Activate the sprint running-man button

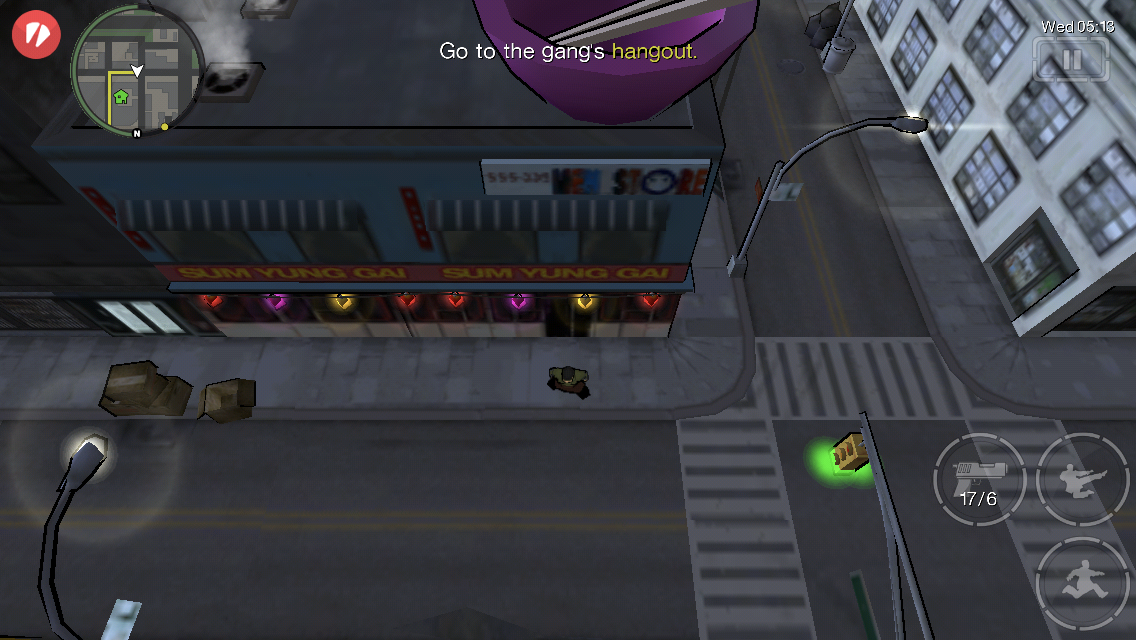1082,583
